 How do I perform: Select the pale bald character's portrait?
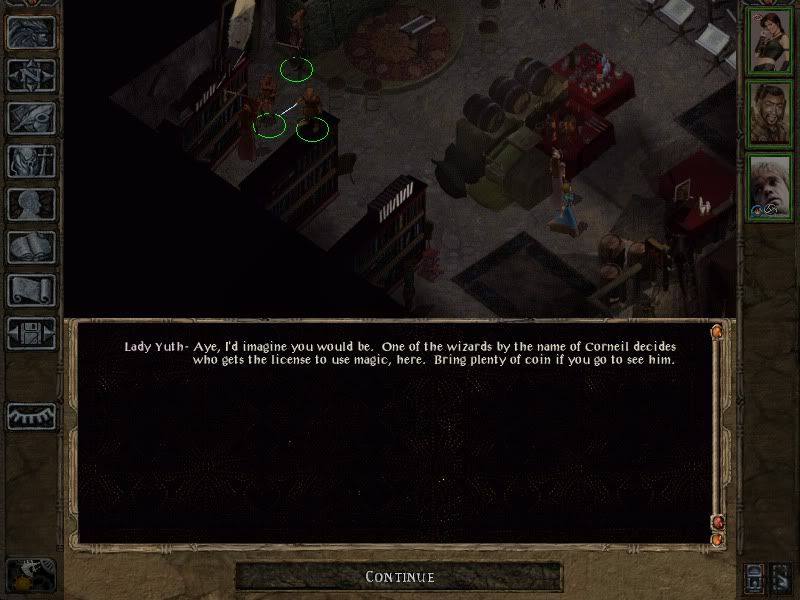coord(770,186)
